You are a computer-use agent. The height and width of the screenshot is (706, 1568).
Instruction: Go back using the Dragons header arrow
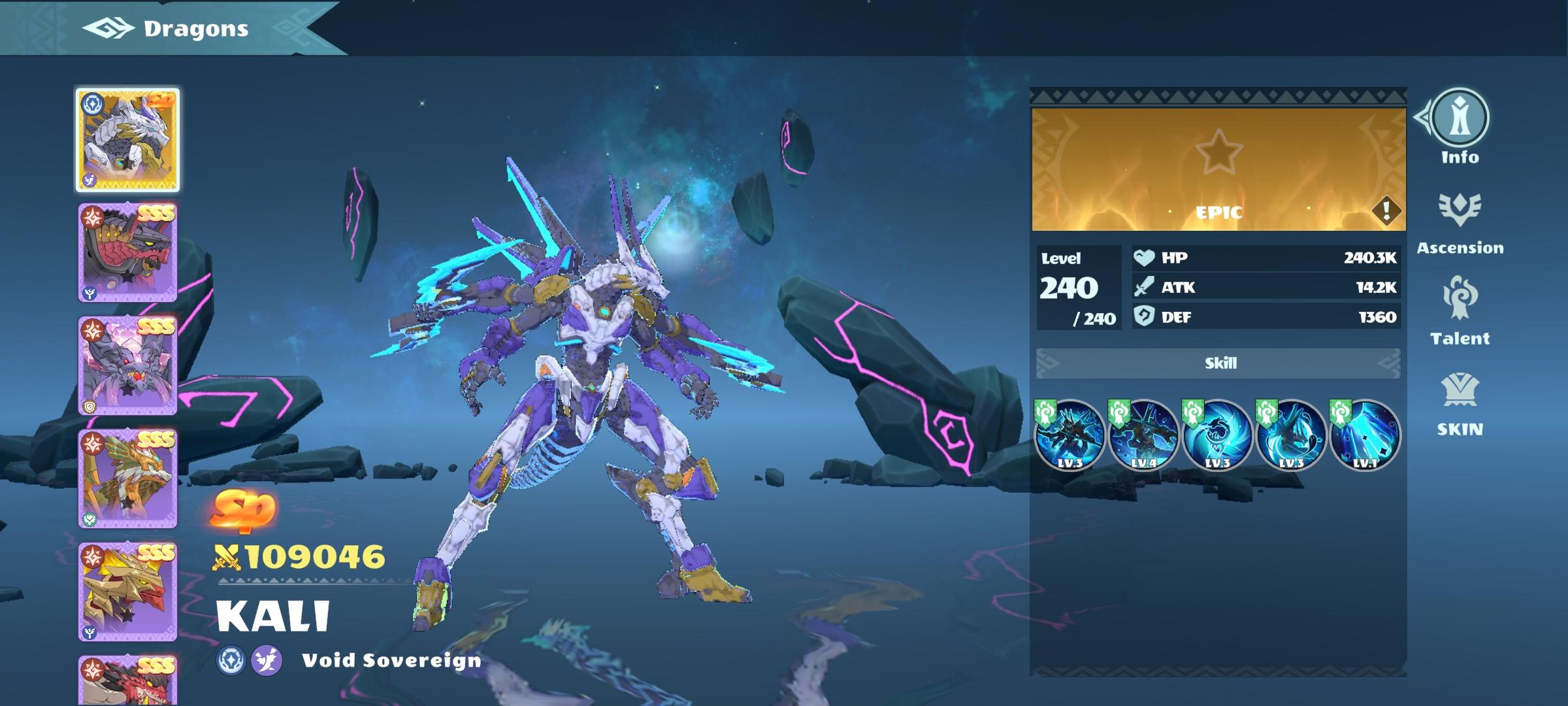click(x=108, y=29)
